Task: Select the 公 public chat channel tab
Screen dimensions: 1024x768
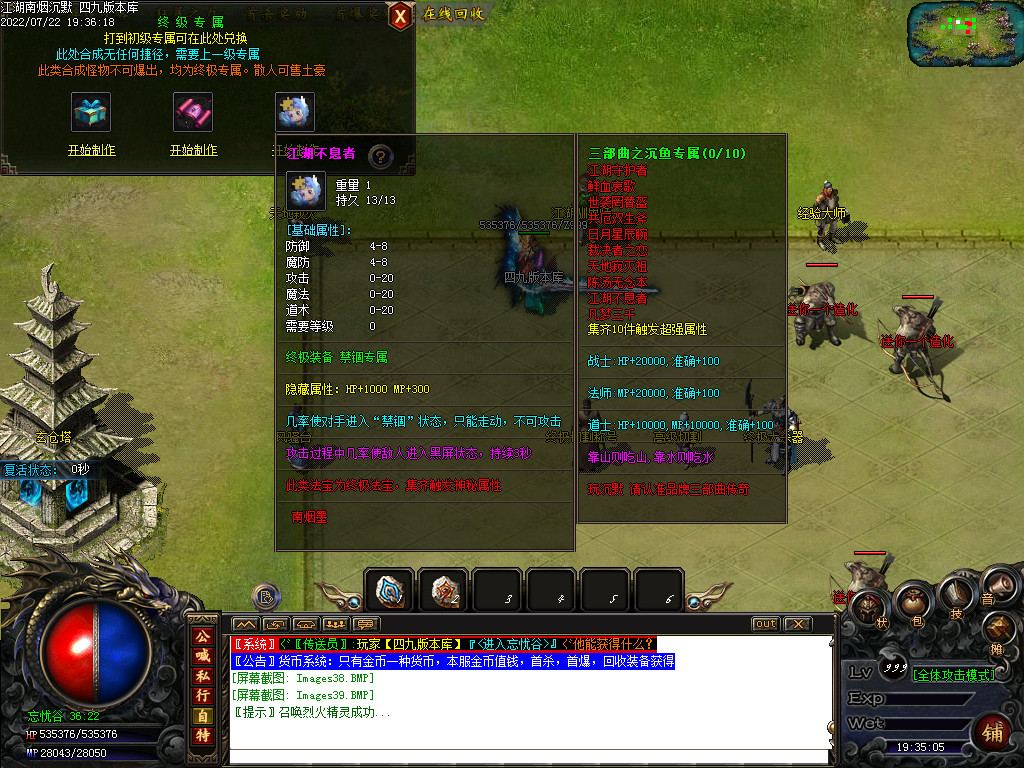Action: [x=203, y=637]
